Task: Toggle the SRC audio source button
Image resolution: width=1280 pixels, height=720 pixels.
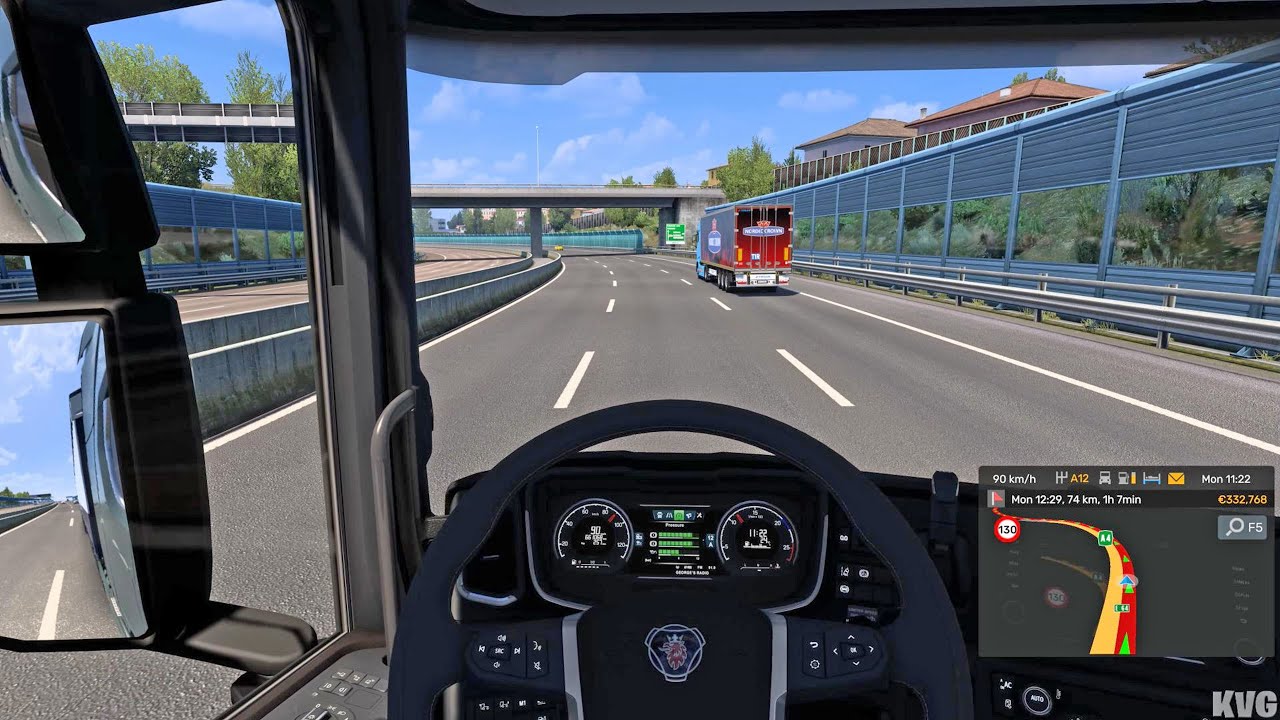Action: [498, 651]
